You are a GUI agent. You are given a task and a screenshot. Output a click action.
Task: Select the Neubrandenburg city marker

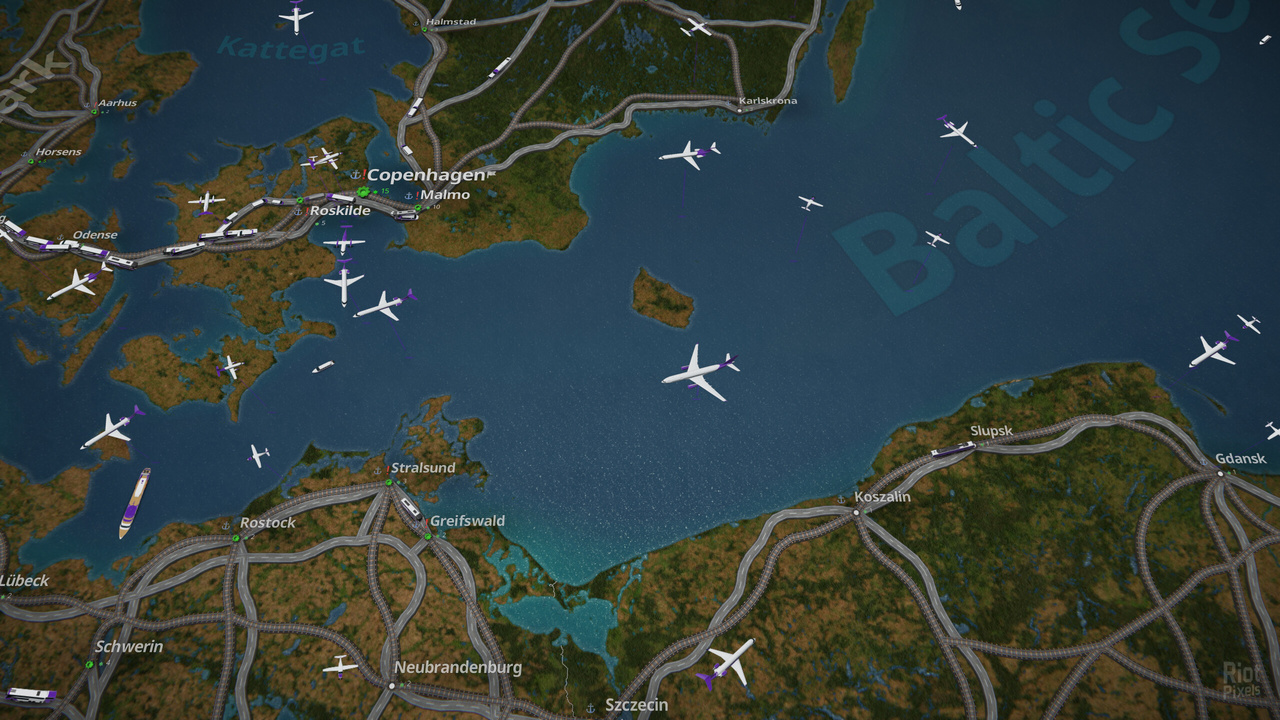(x=390, y=685)
